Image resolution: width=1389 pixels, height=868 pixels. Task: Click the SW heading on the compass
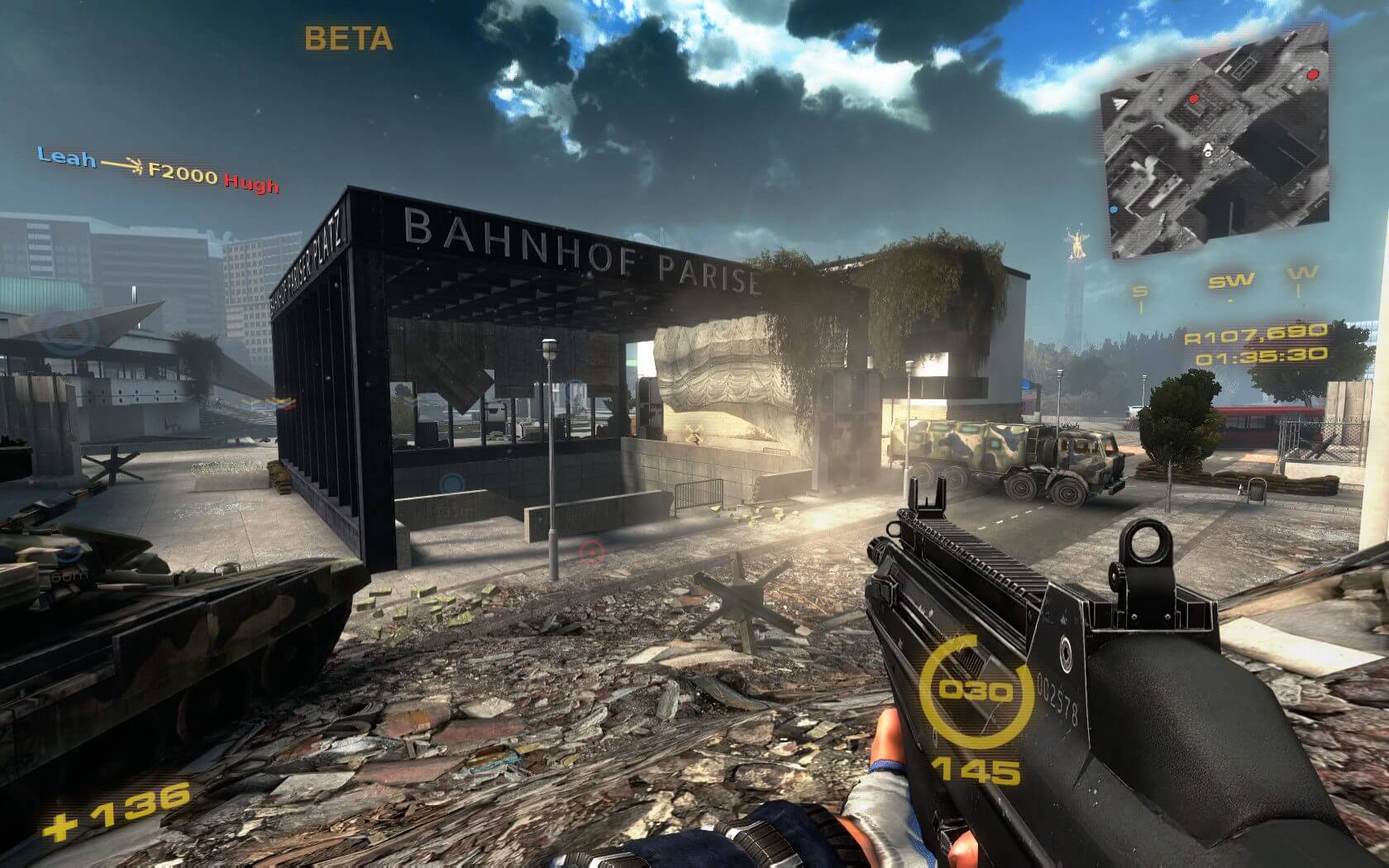[x=1229, y=282]
